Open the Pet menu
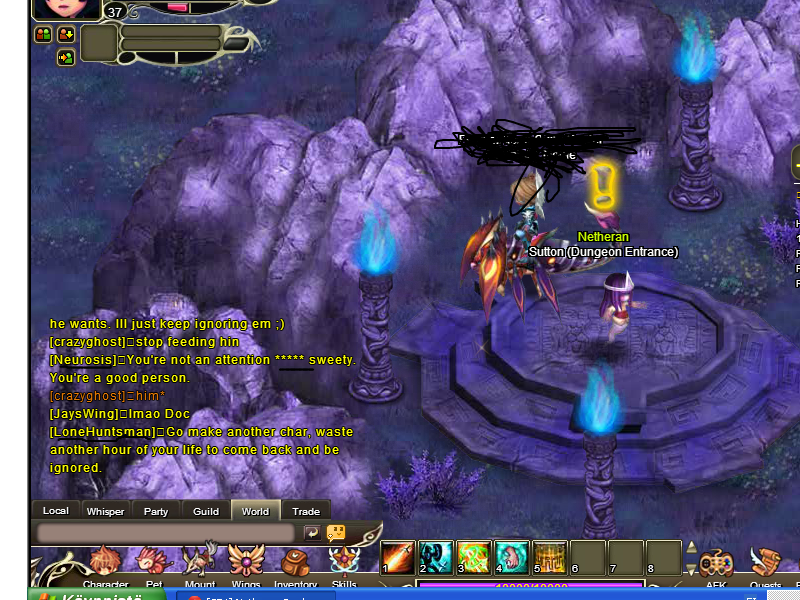 [x=153, y=566]
